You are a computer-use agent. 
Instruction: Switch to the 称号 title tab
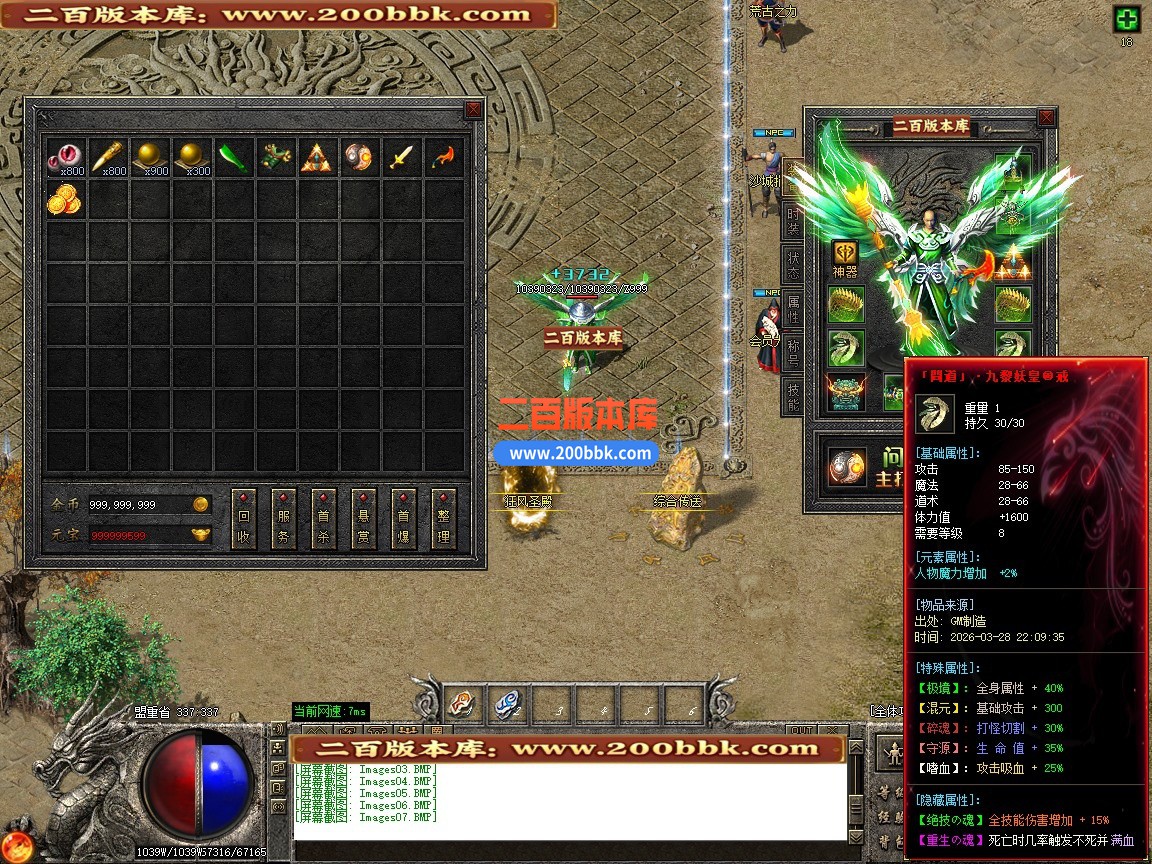[x=793, y=354]
